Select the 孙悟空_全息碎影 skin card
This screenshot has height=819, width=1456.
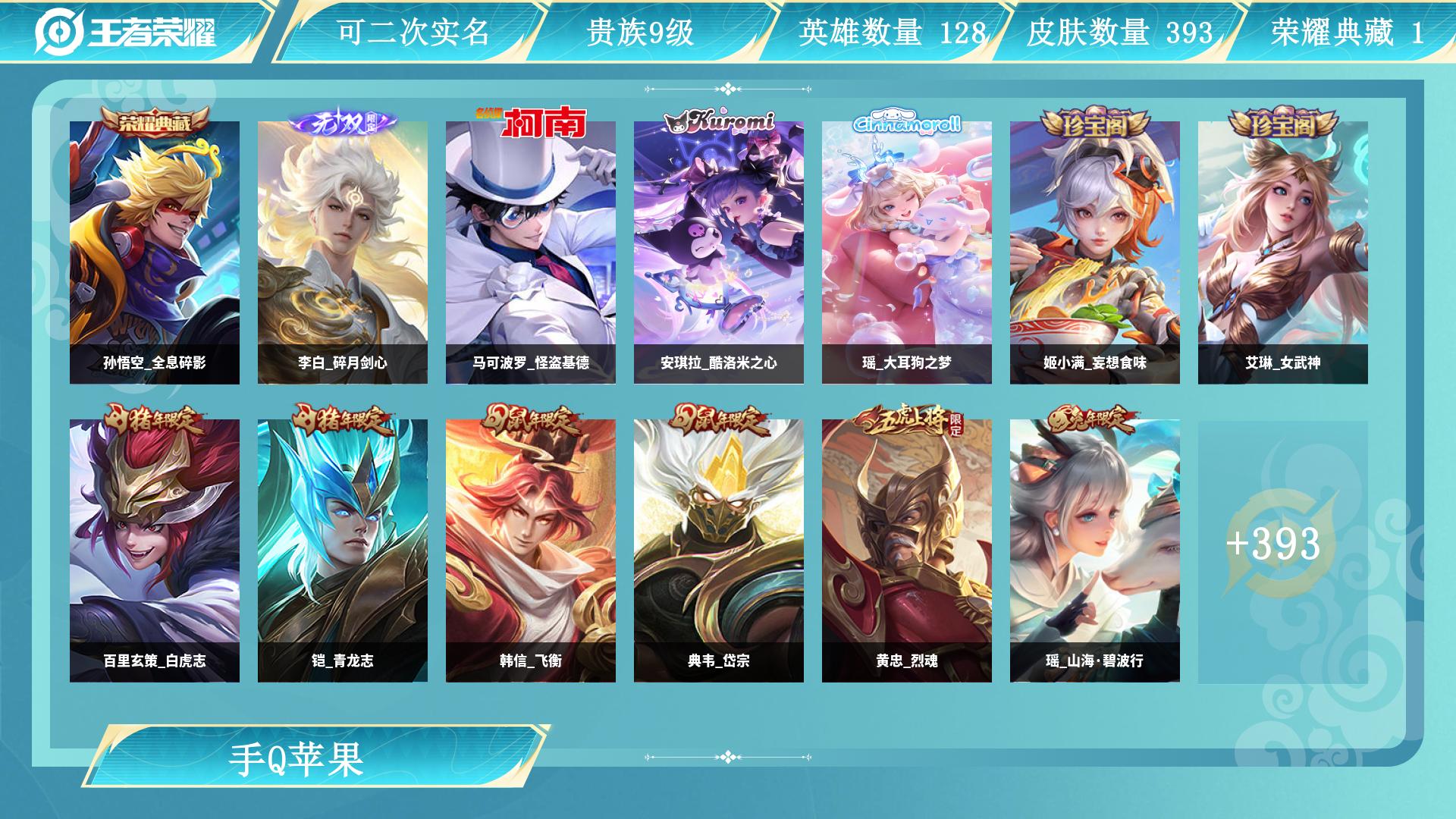(155, 252)
